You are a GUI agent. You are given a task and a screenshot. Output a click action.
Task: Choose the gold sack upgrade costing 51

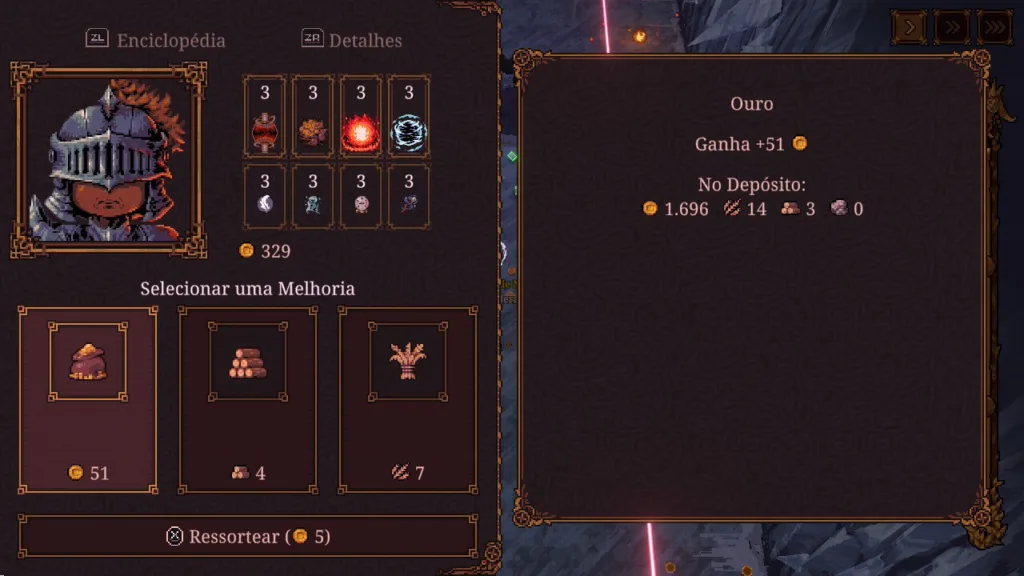point(88,399)
